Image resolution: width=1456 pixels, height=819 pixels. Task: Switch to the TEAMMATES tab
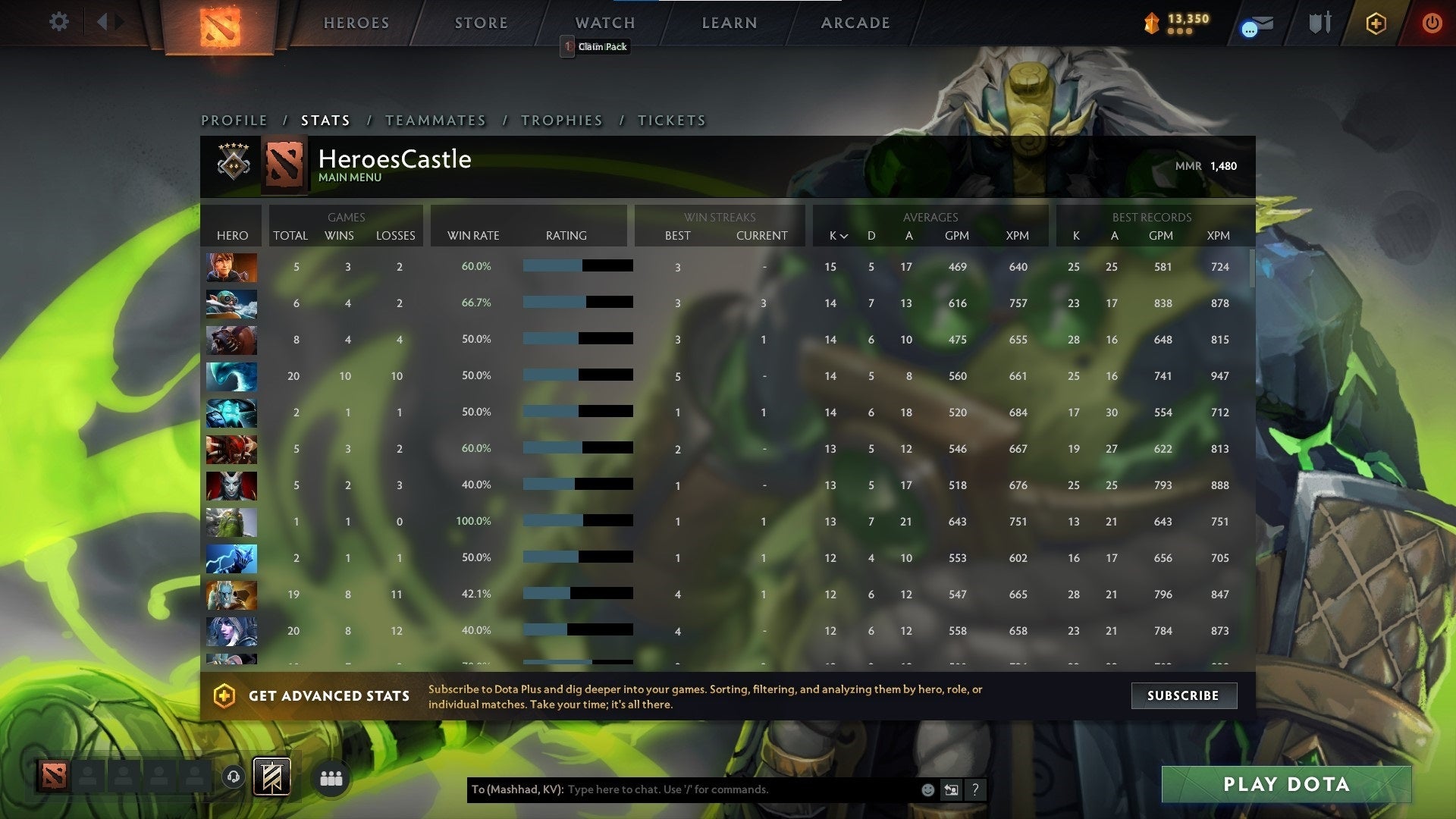tap(436, 120)
